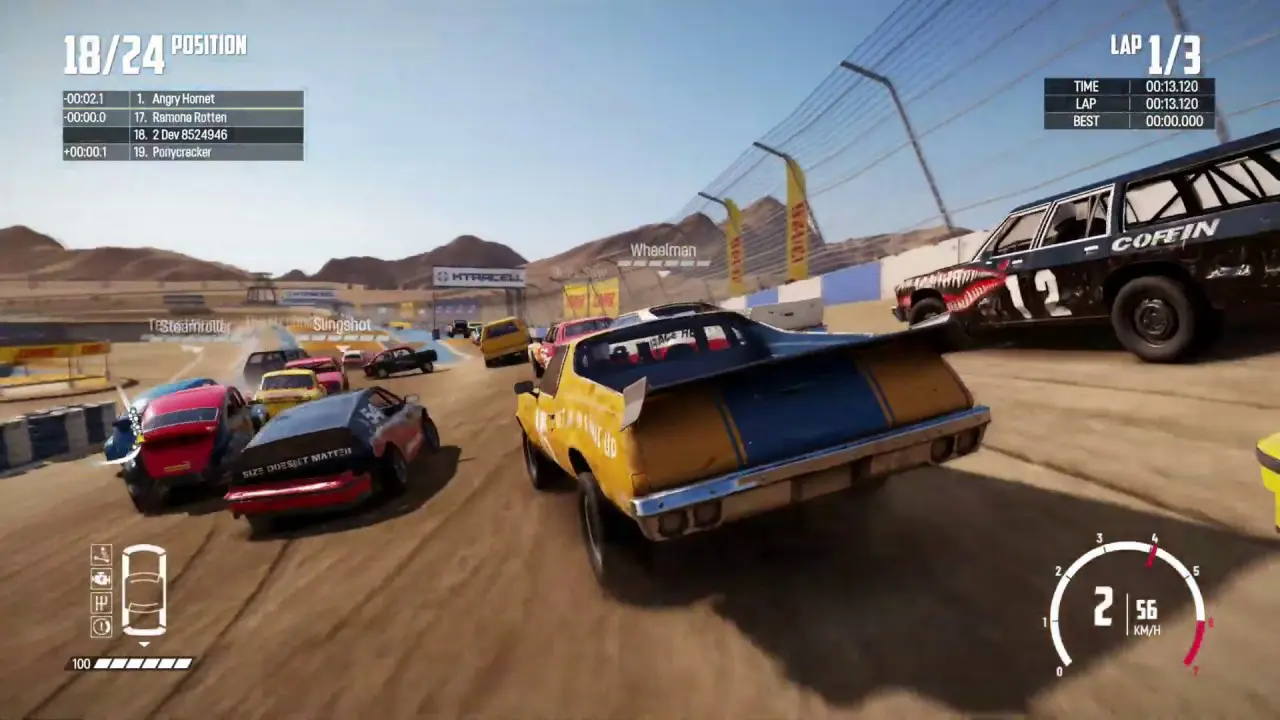Select the suspension damage icon
1280x720 pixels.
click(101, 555)
